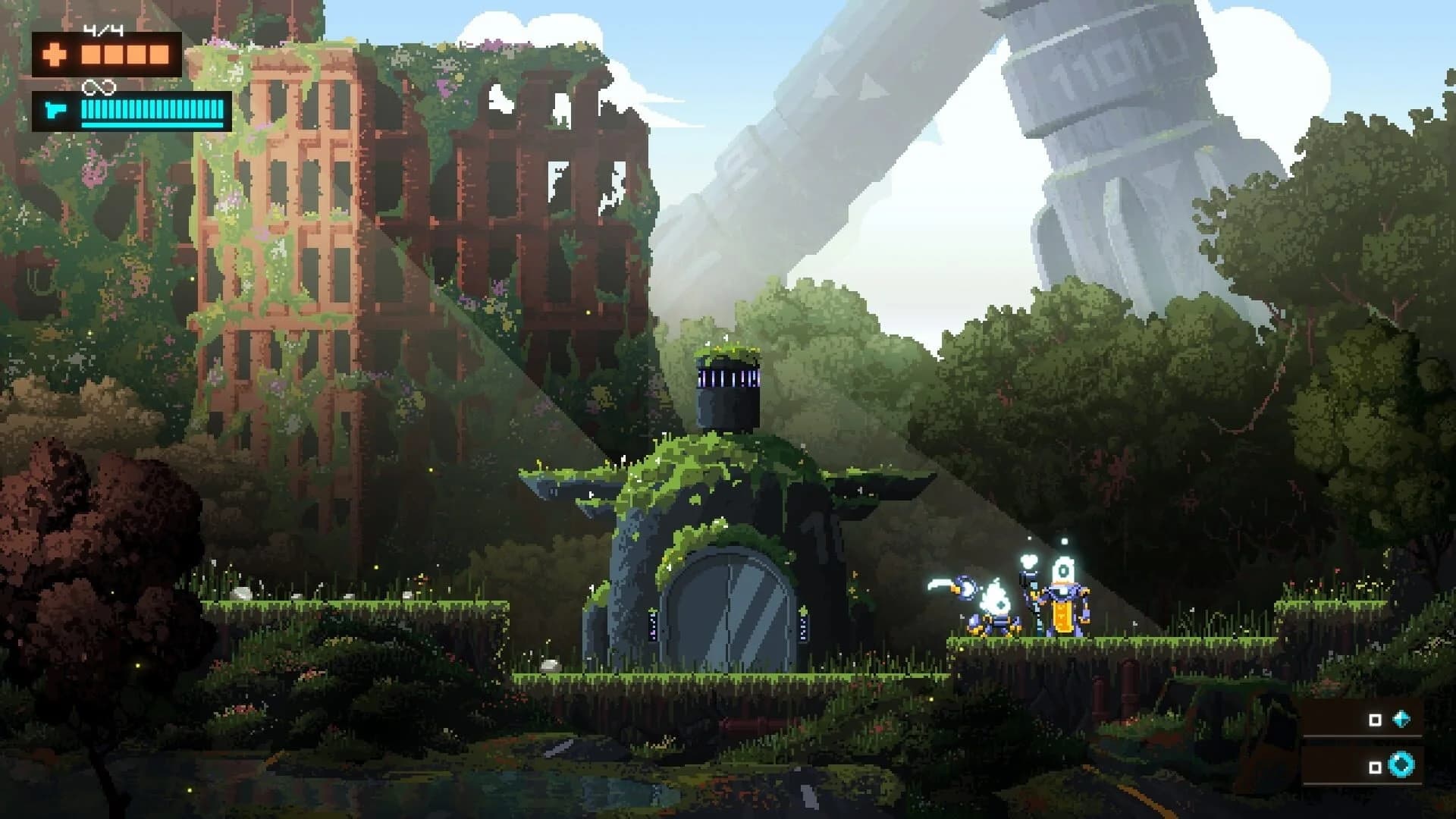Click the heart icon above the small robot
Viewport: 1456px width, 819px height.
coord(1028,560)
